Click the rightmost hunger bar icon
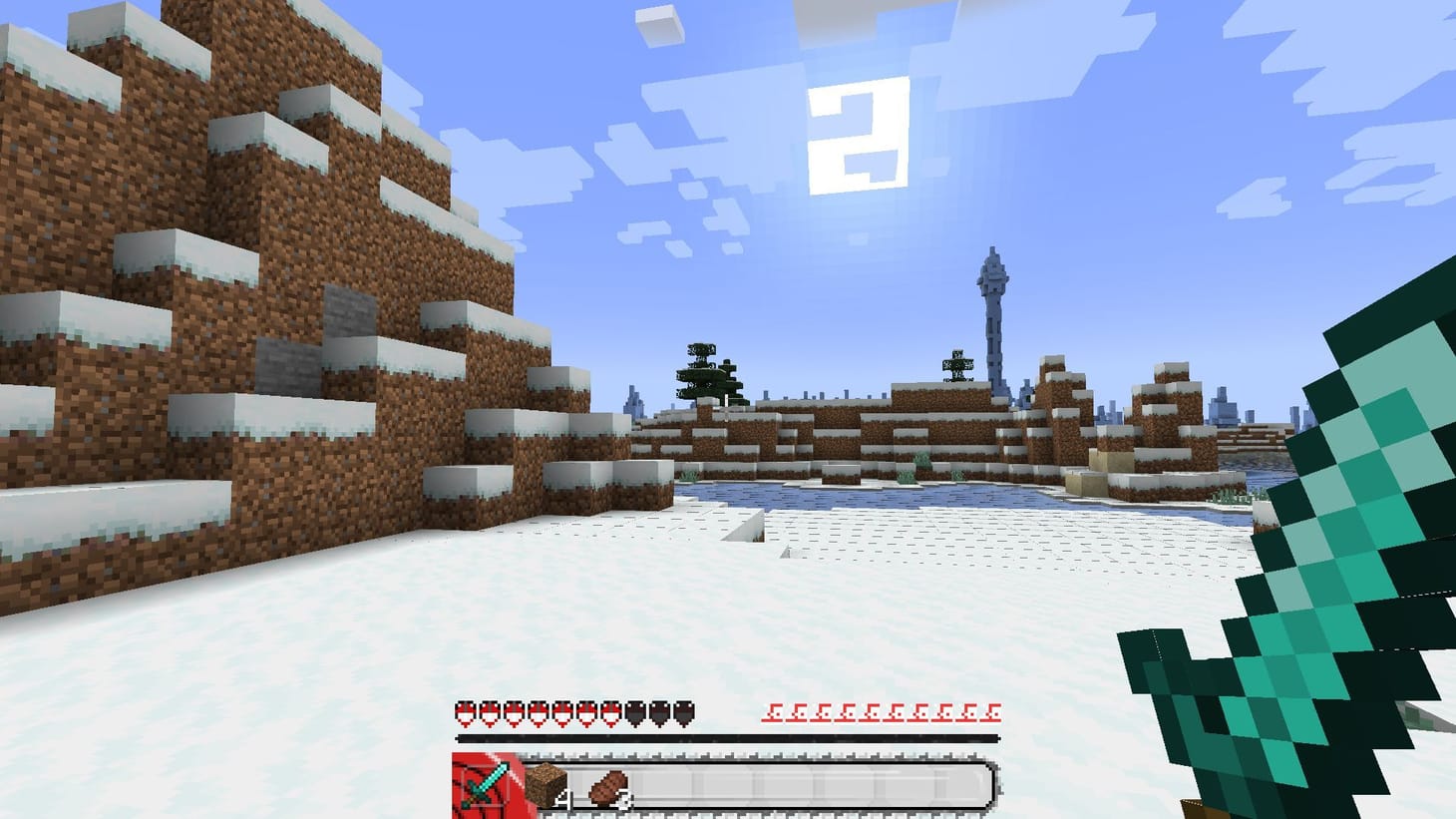 [992, 712]
